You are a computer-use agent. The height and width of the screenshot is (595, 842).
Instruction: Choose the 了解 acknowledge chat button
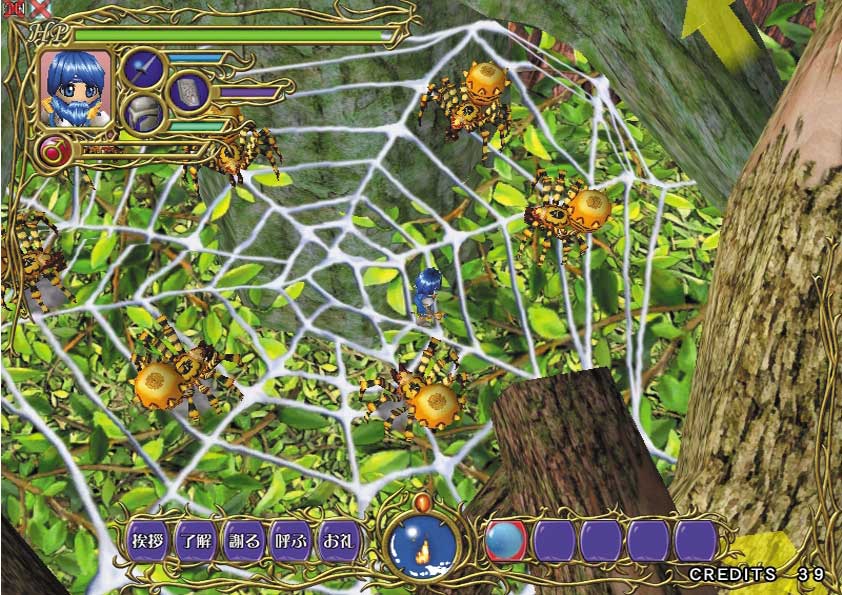[x=196, y=541]
